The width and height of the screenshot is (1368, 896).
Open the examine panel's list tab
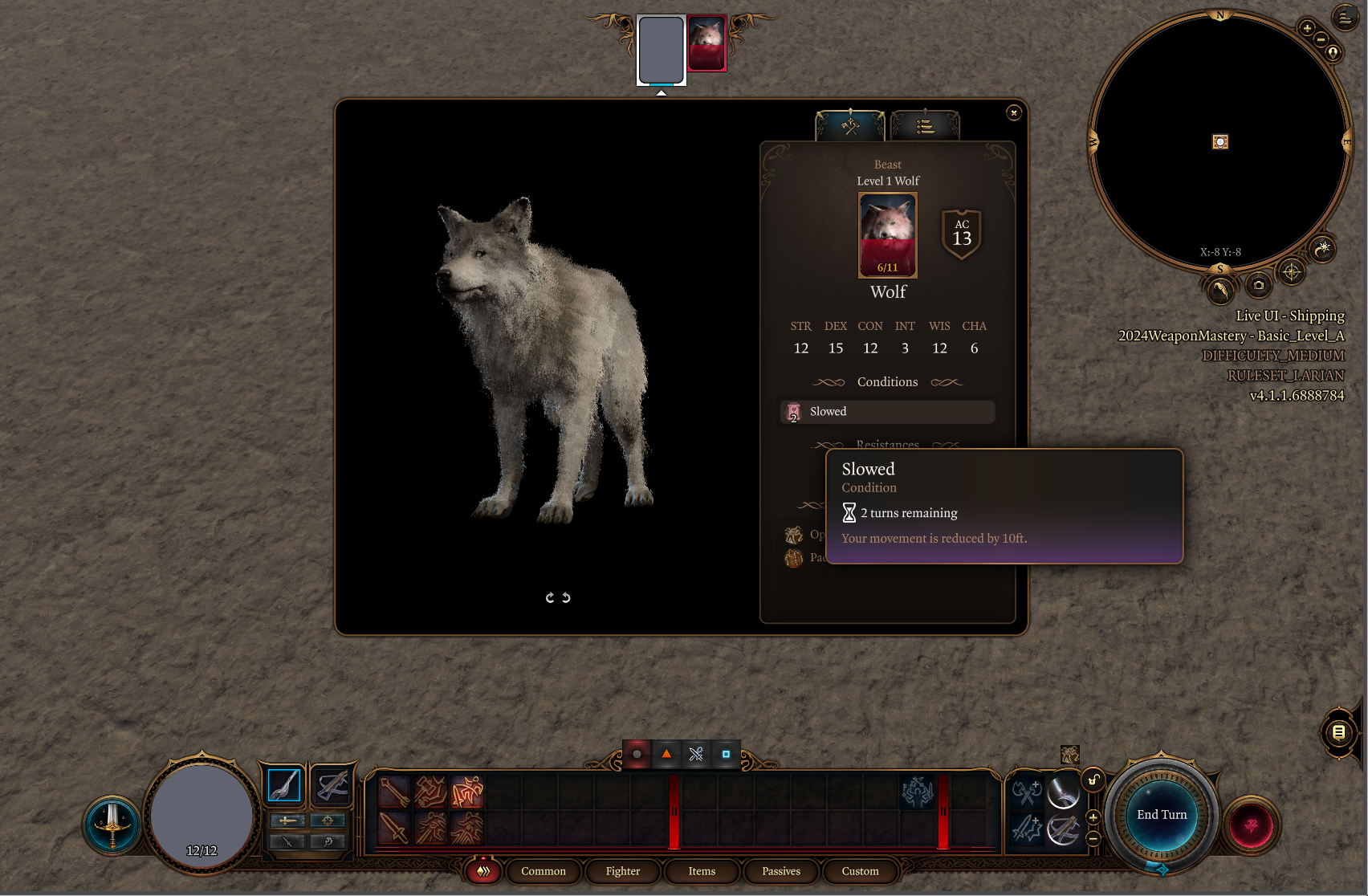pyautogui.click(x=925, y=126)
